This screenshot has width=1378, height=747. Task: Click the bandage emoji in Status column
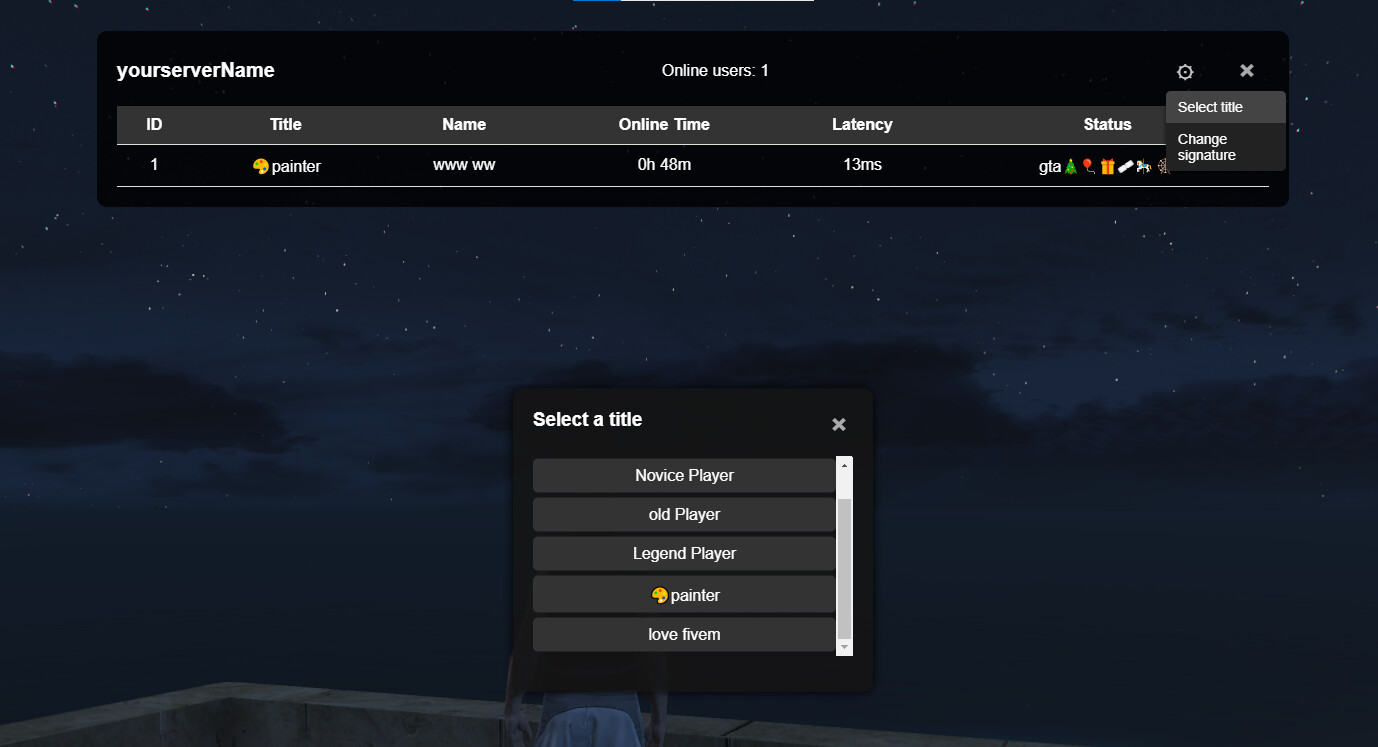click(1126, 165)
